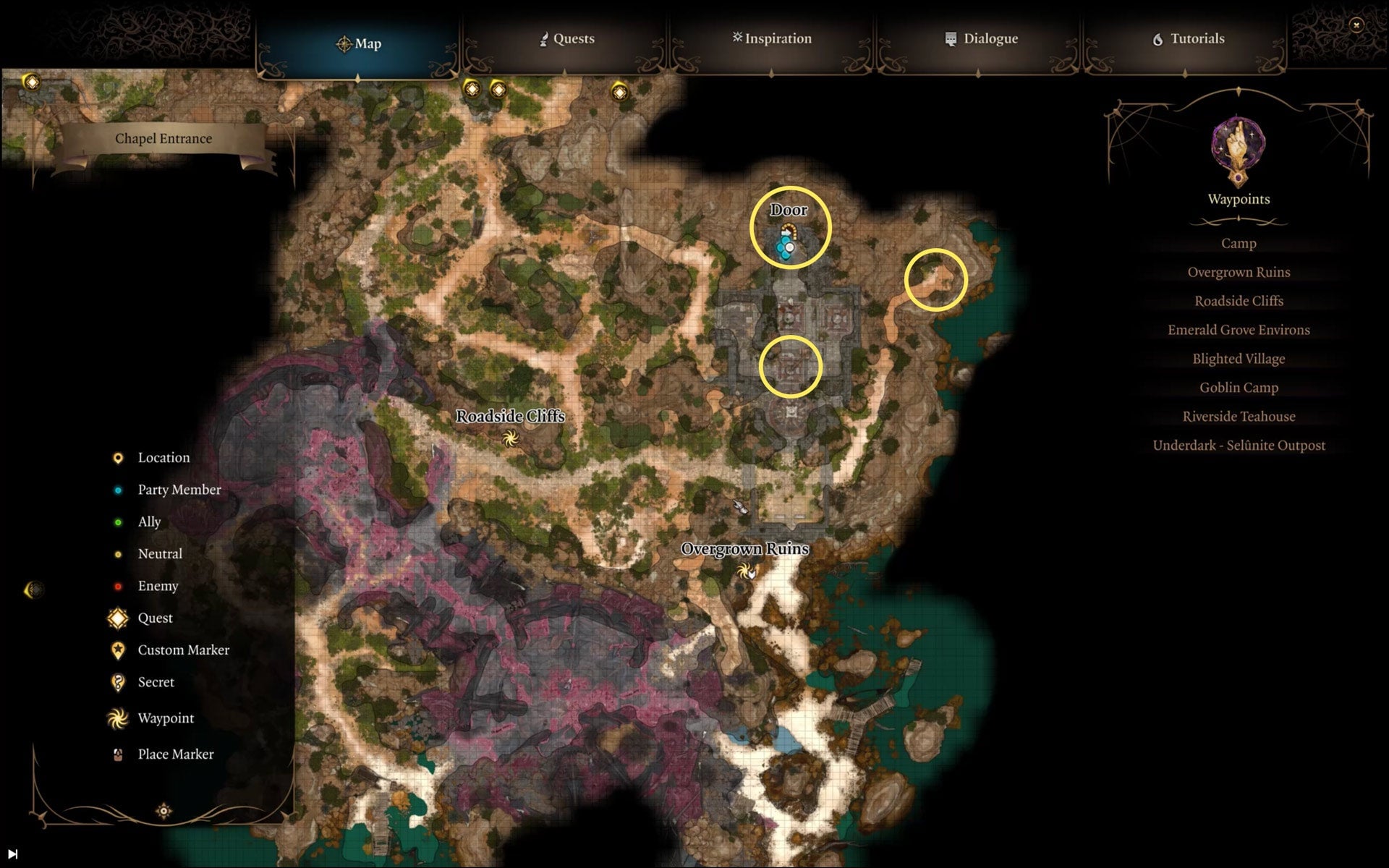Click the Waypoint swirl icon in the legend
This screenshot has width=1389, height=868.
(117, 718)
